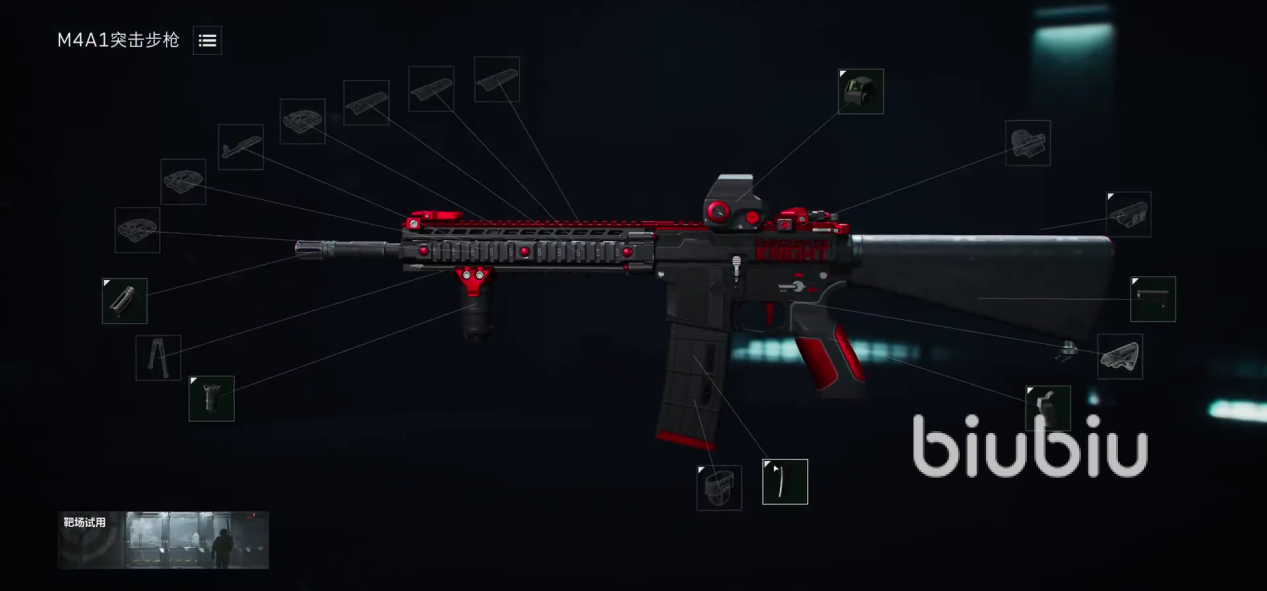
Task: Select the front iron sight slot
Action: click(241, 147)
